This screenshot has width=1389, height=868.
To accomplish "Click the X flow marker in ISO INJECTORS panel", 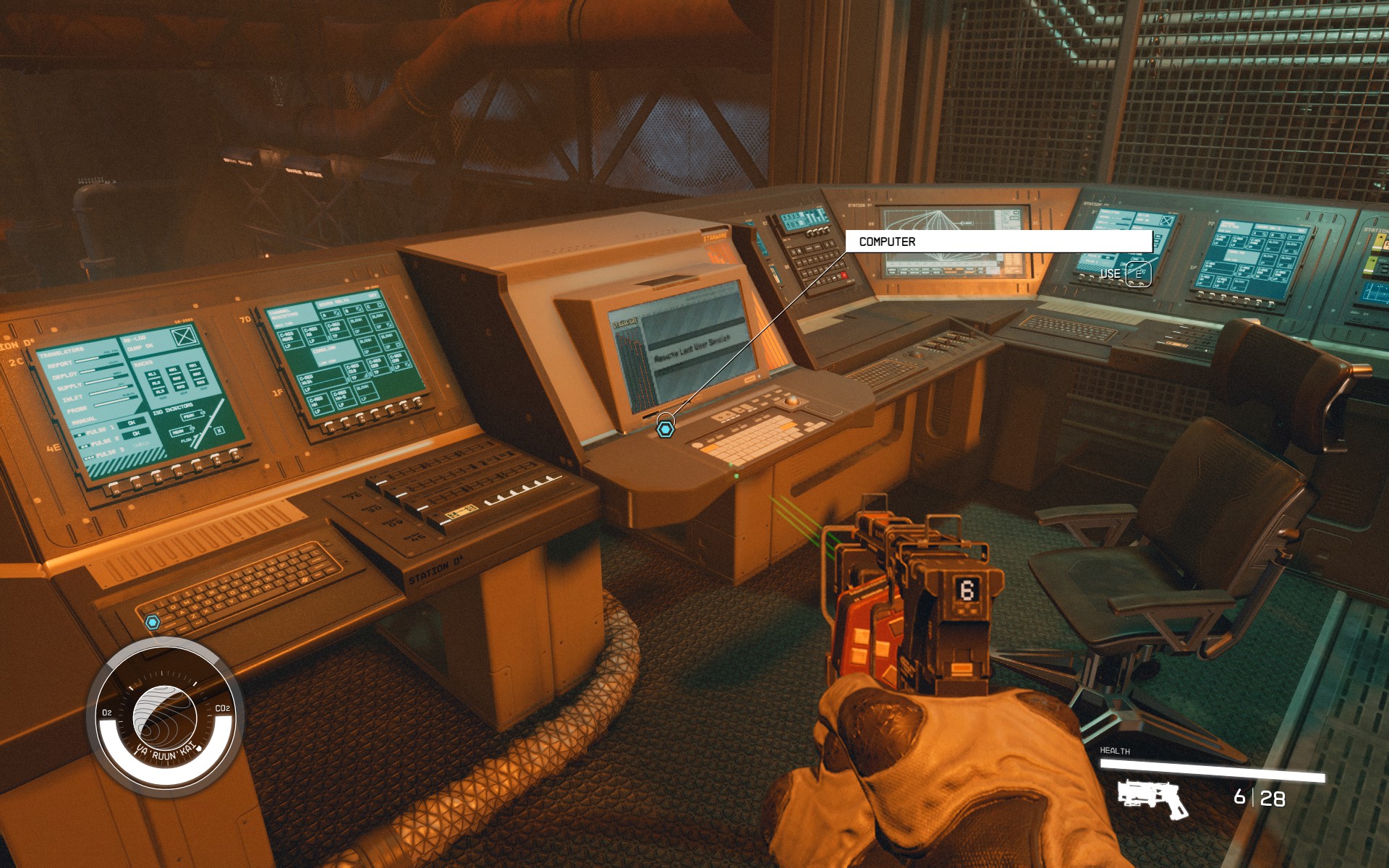I will click(218, 430).
